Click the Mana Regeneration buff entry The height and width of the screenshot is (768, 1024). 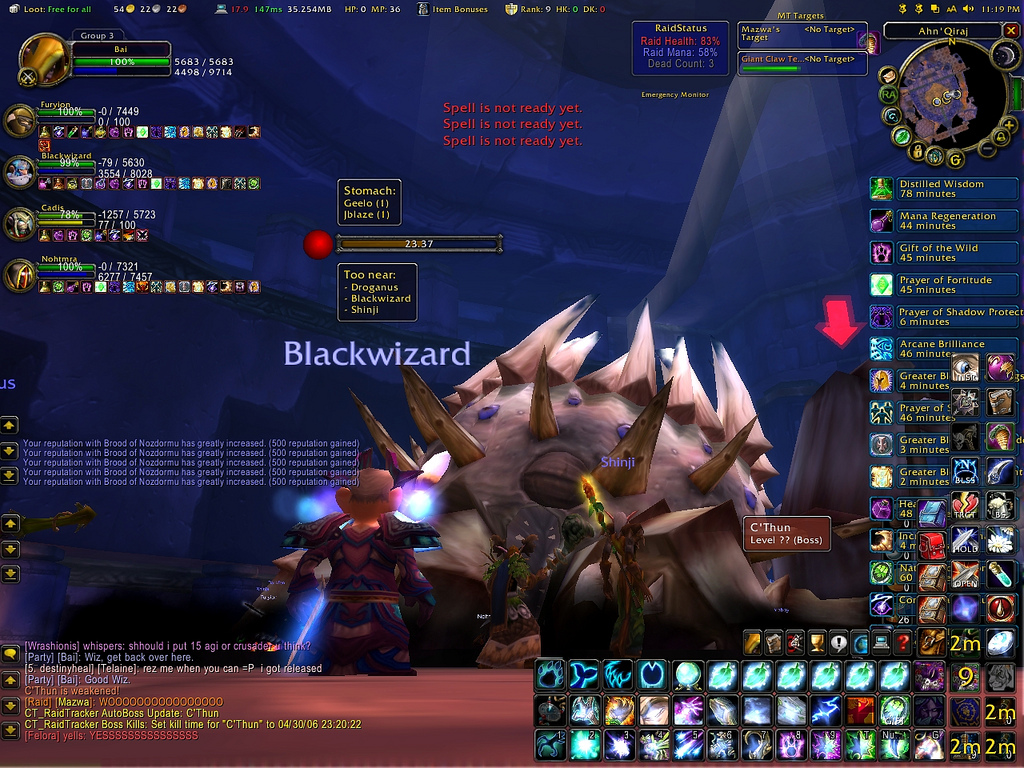[x=940, y=221]
